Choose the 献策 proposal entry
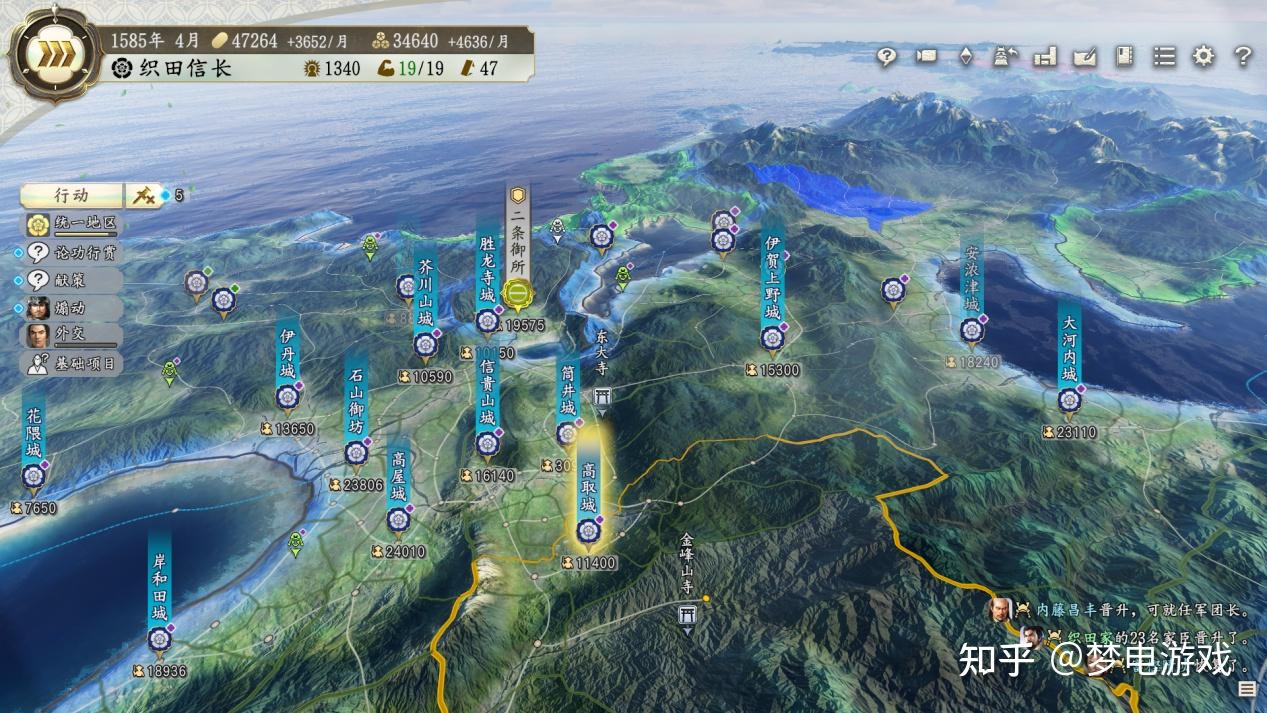This screenshot has height=713, width=1267. (72, 280)
